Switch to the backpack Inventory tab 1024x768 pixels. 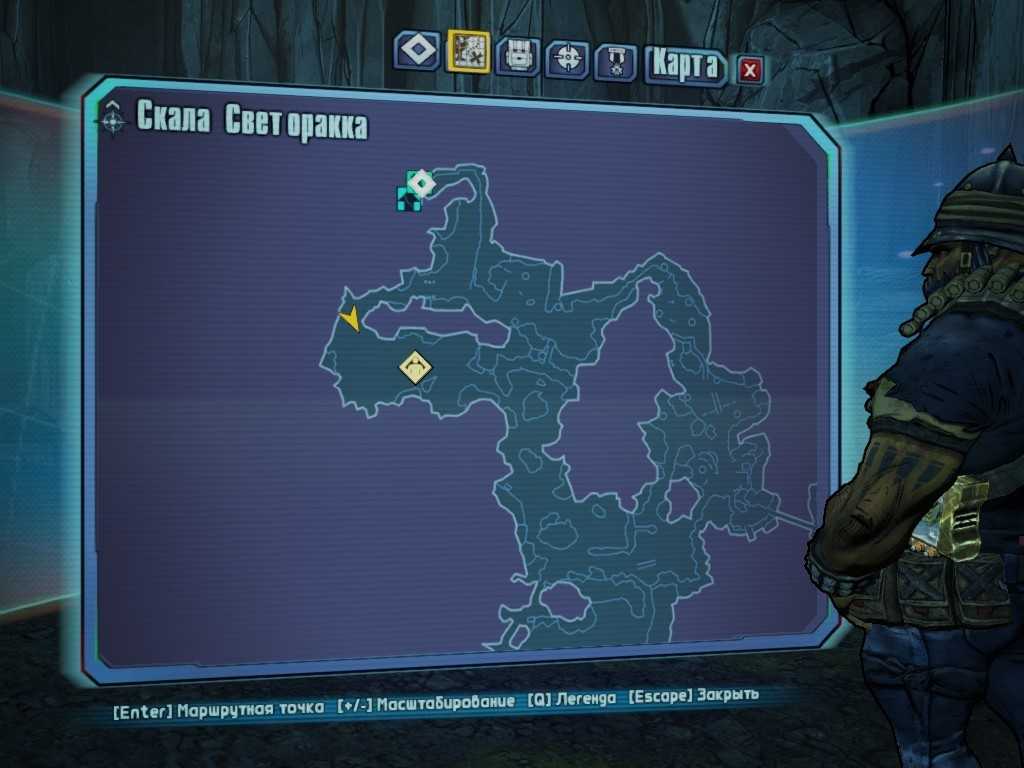[x=517, y=56]
